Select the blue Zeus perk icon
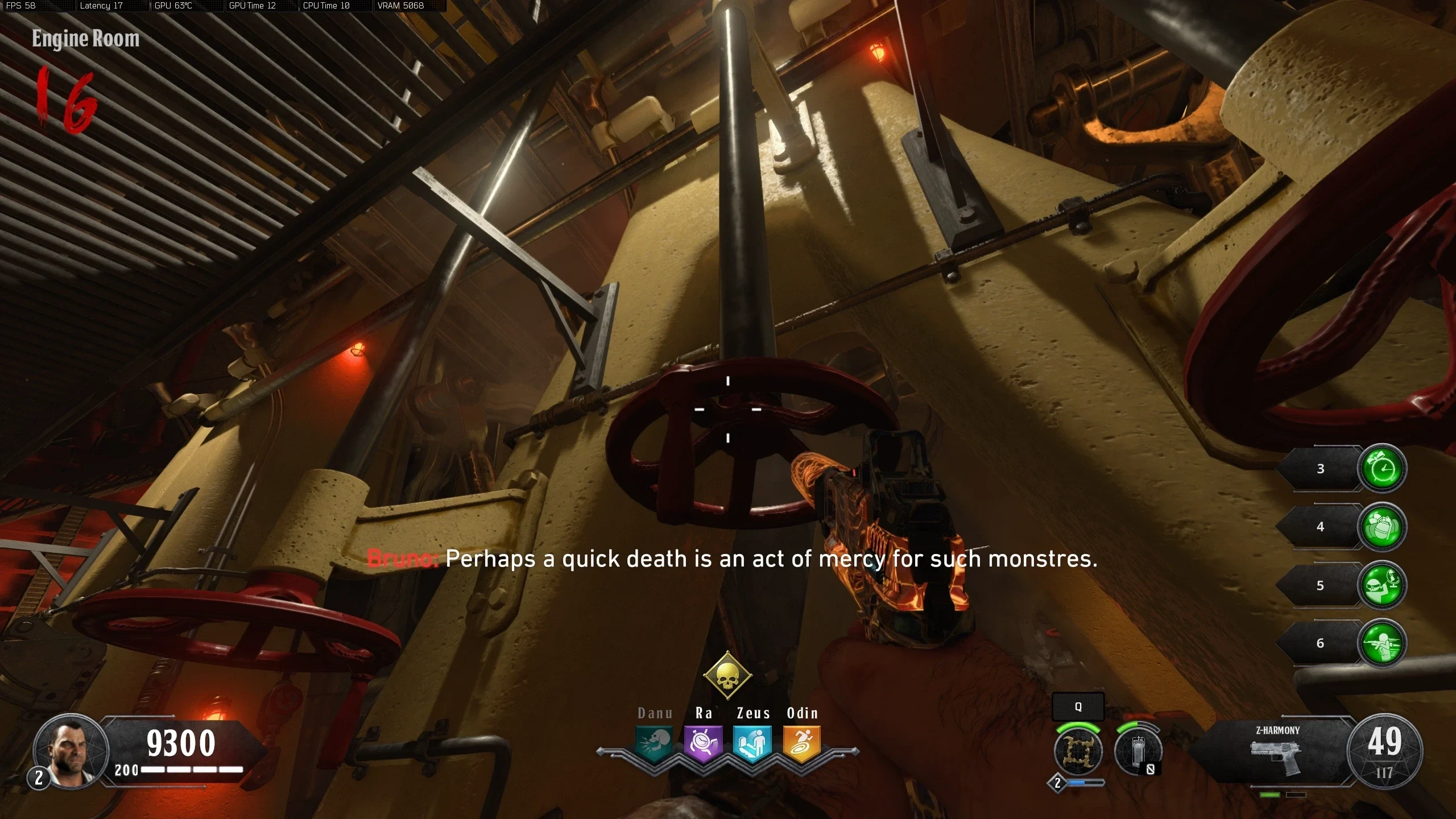 [x=752, y=743]
